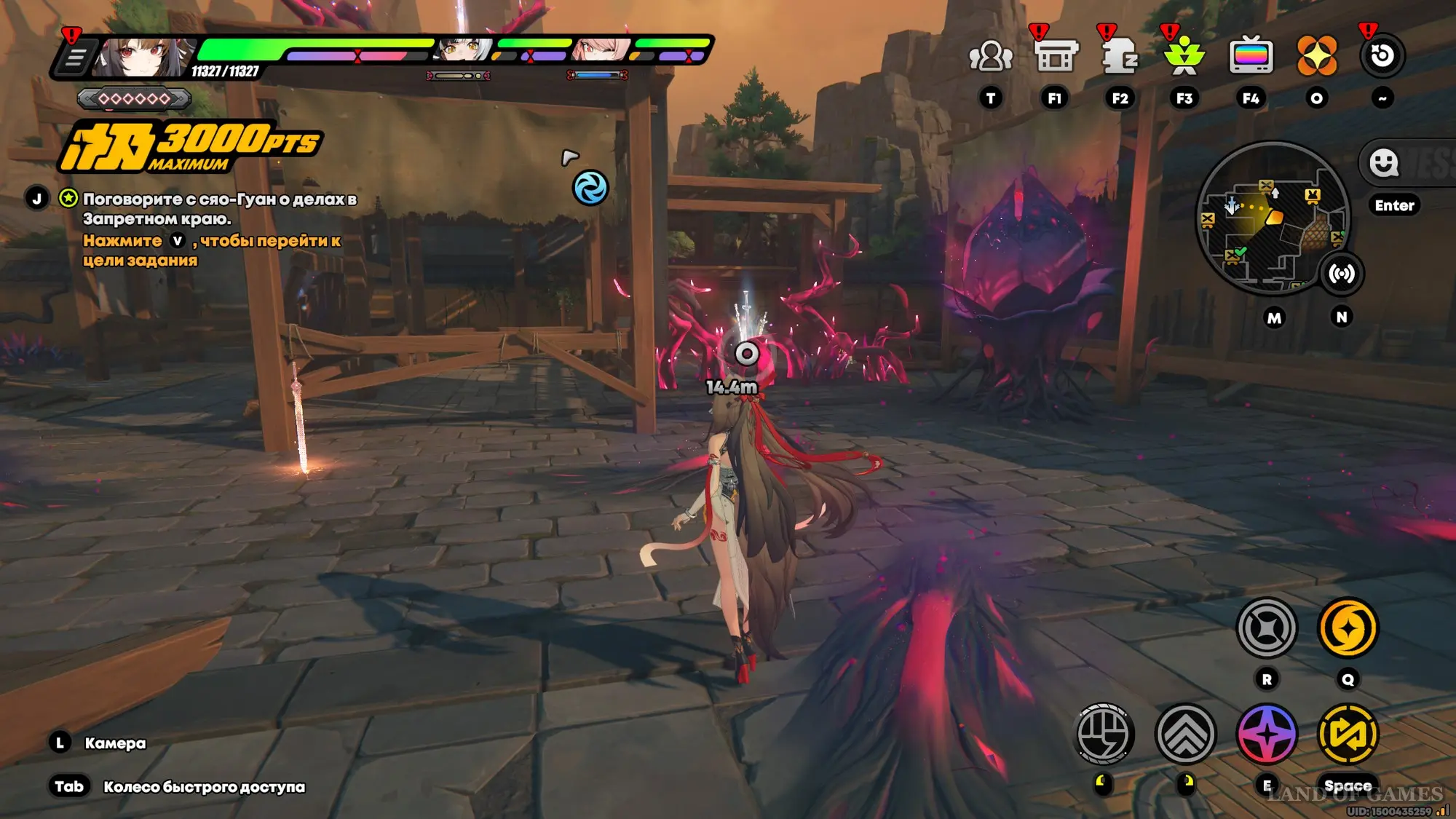The height and width of the screenshot is (819, 1456).
Task: Open the rainbow TV icon
Action: [x=1251, y=56]
